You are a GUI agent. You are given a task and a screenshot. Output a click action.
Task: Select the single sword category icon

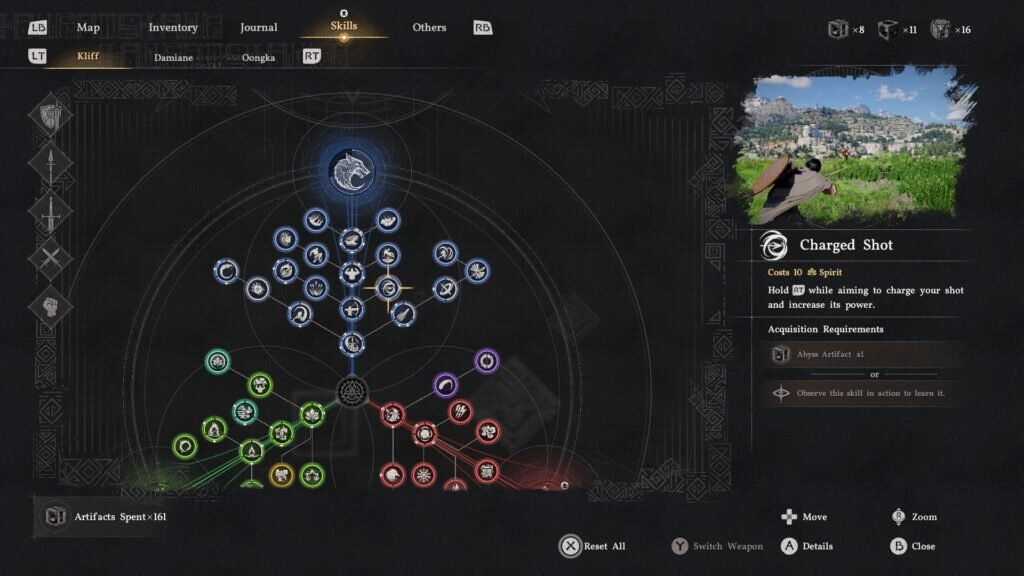[x=50, y=212]
